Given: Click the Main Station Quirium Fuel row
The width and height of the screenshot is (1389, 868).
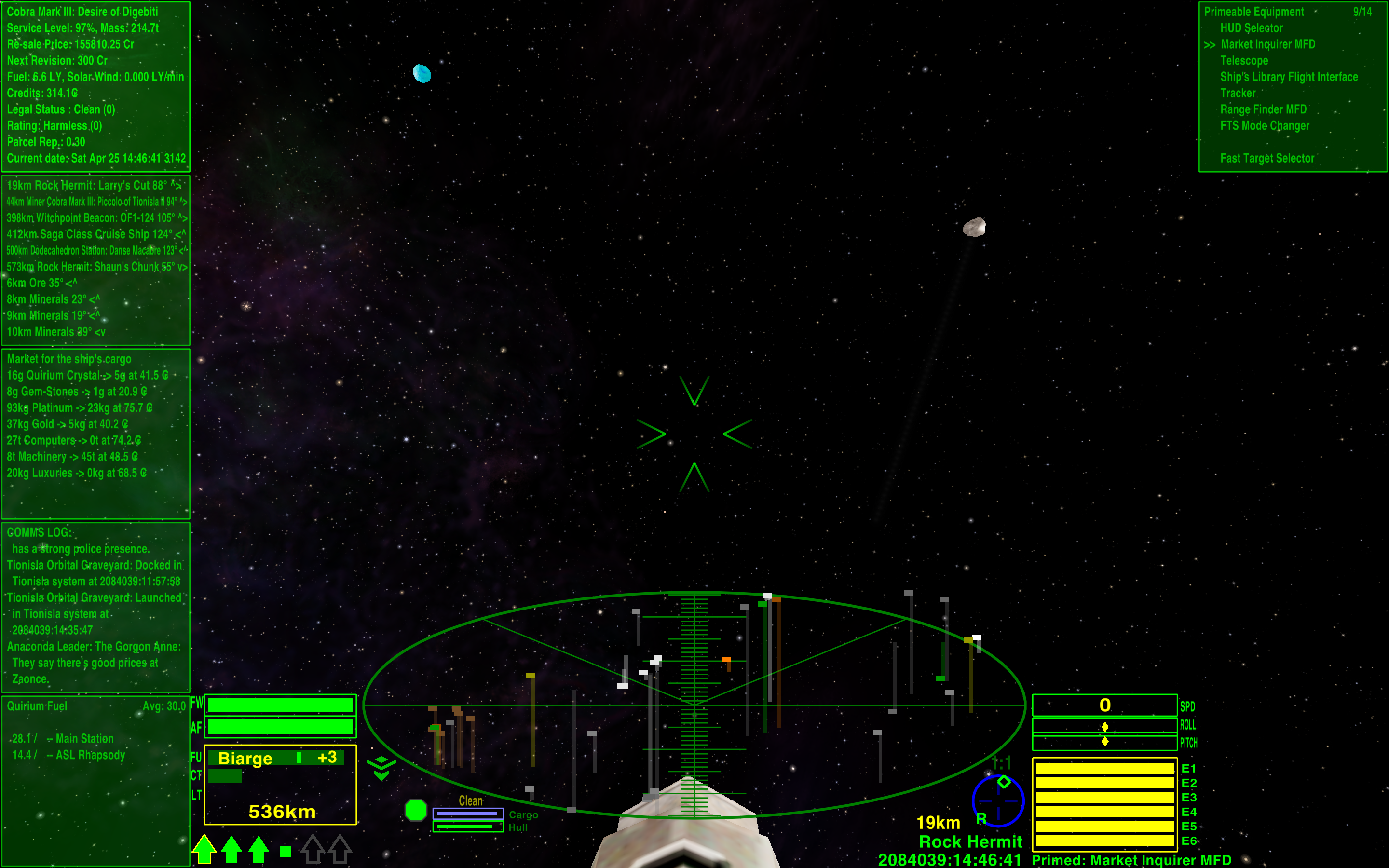Looking at the screenshot, I should (63, 739).
